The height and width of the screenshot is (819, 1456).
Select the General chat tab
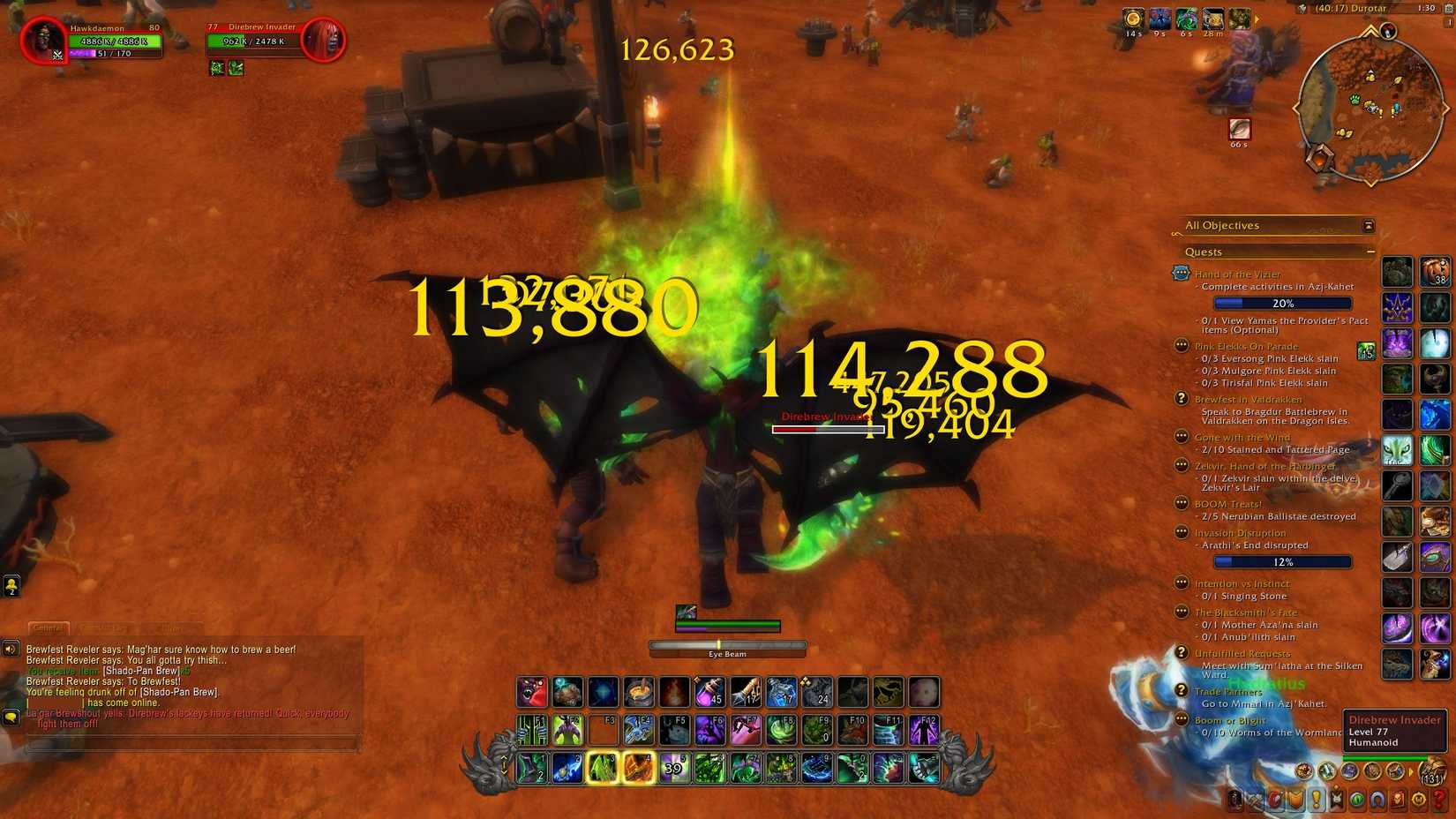(50, 628)
